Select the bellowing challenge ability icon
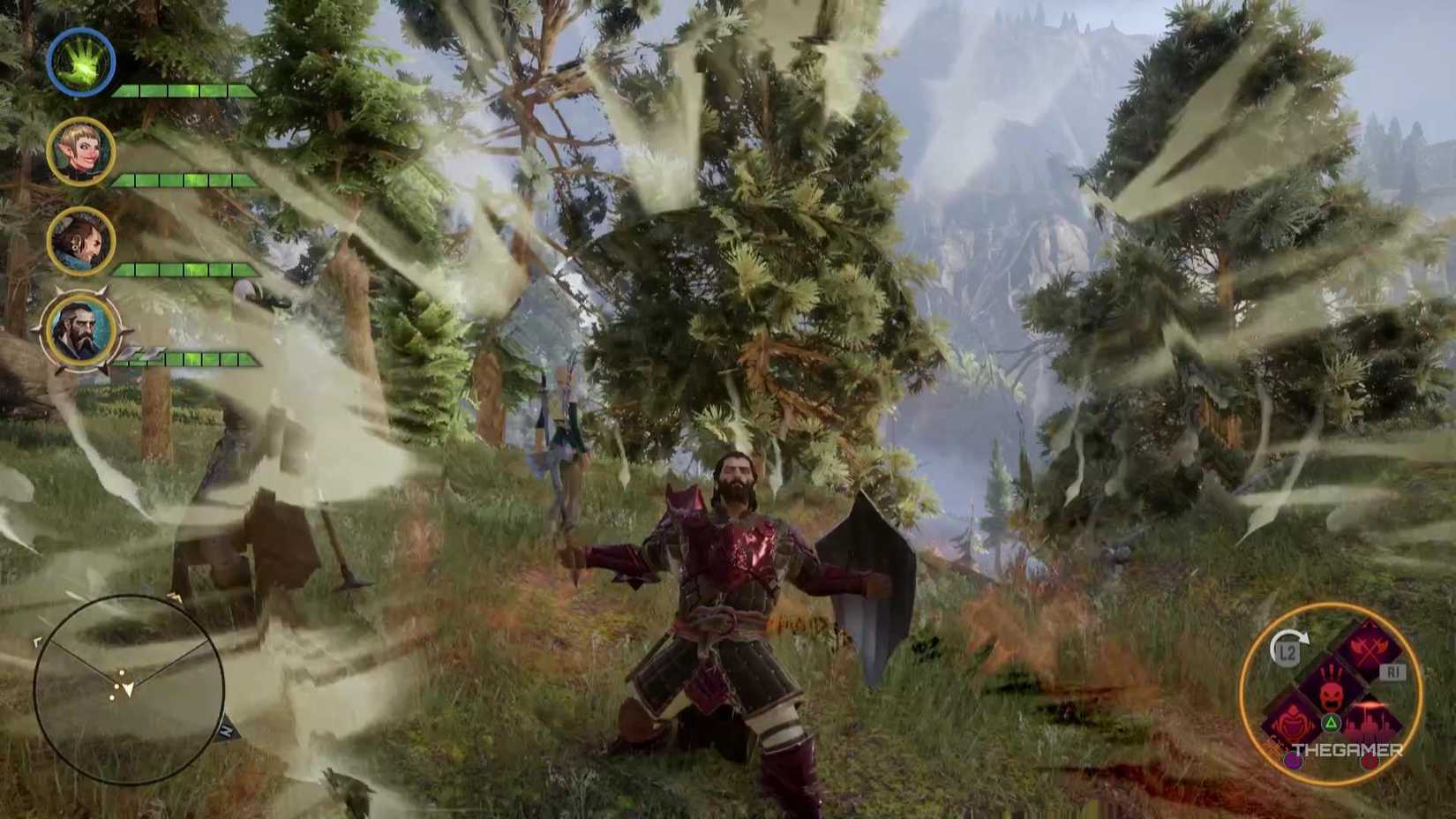The height and width of the screenshot is (819, 1456). 1292,723
